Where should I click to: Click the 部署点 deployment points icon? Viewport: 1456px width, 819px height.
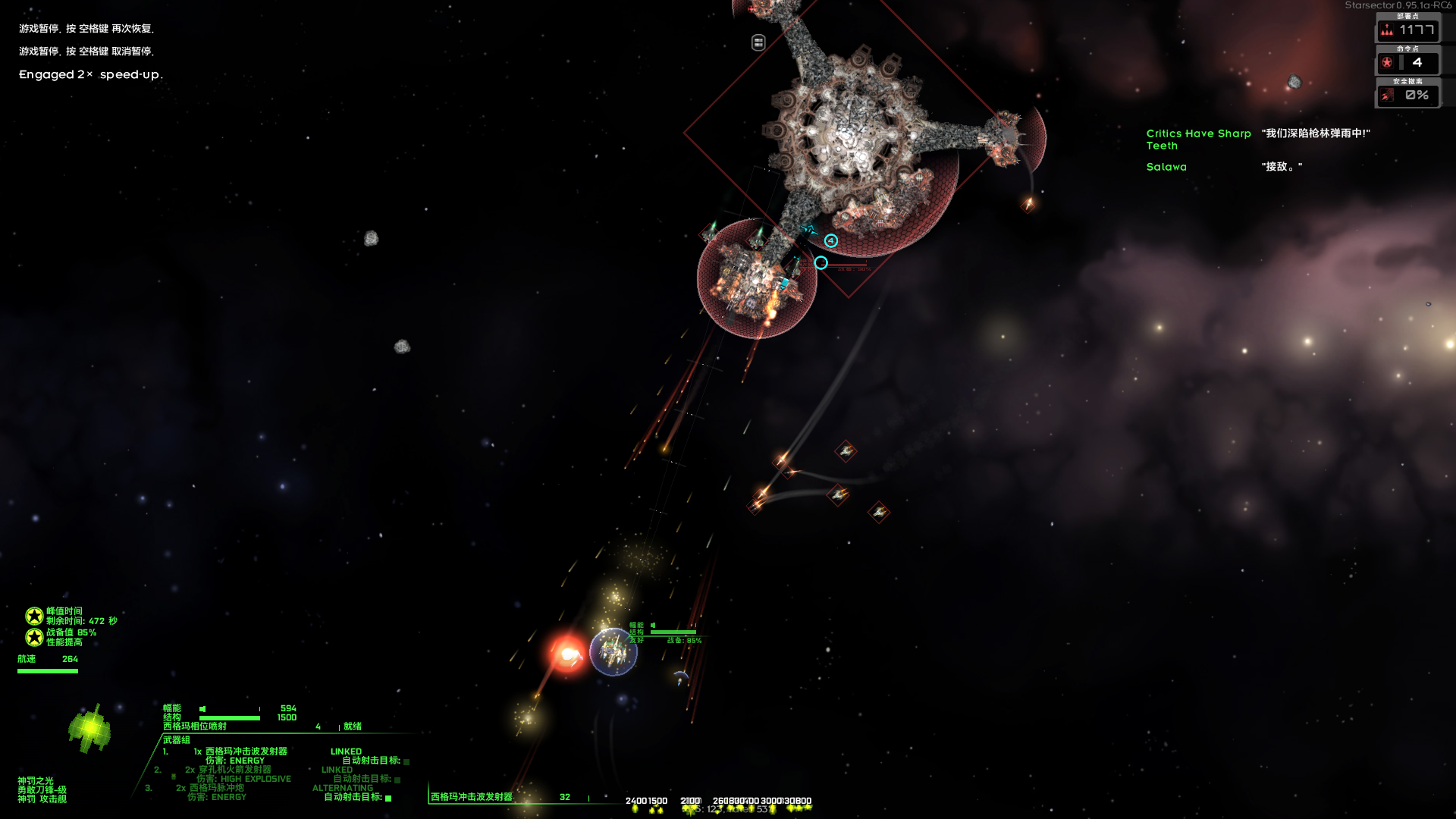click(x=1387, y=31)
